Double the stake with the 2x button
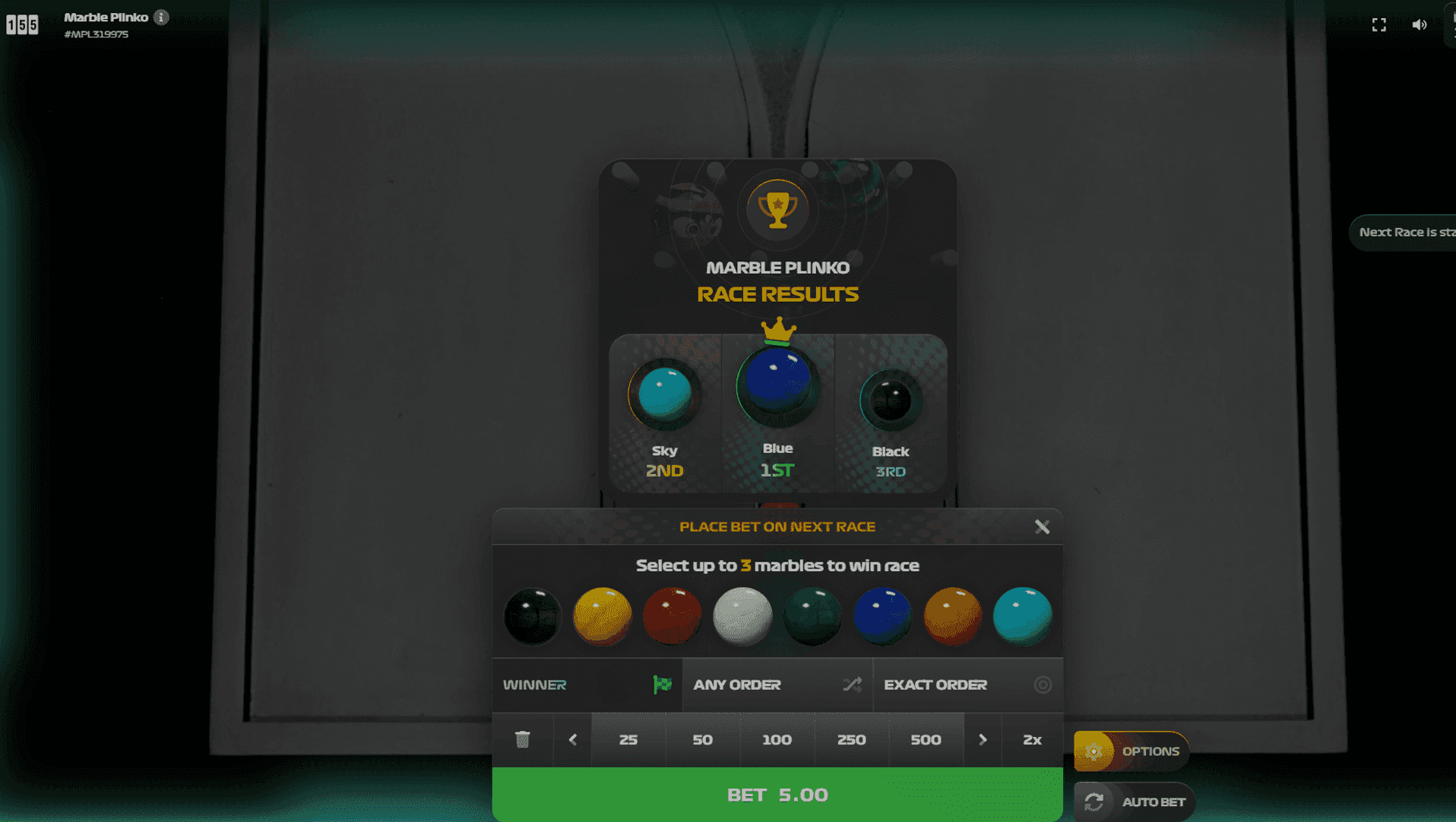The image size is (1456, 822). click(x=1030, y=739)
